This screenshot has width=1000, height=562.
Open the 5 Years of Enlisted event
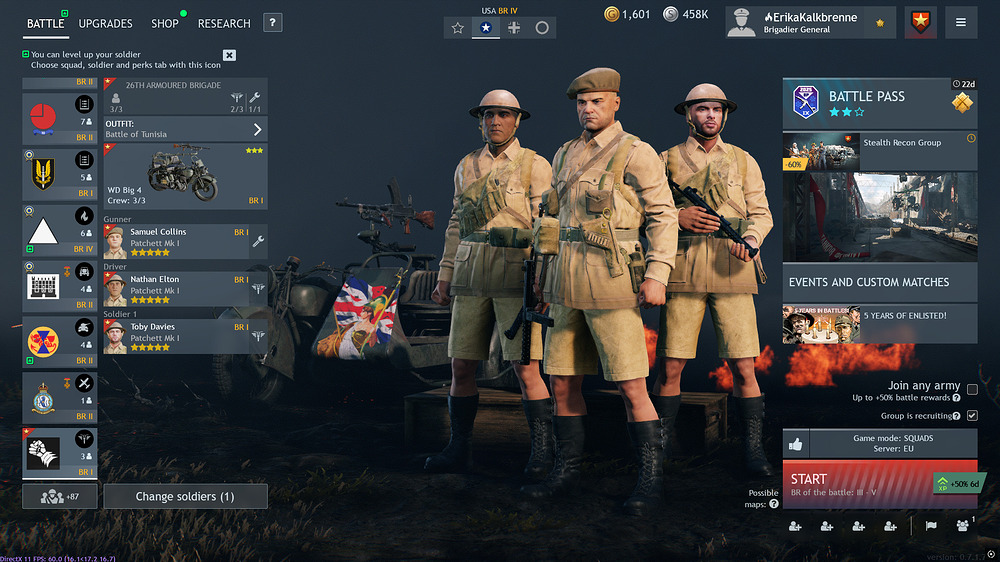point(879,324)
